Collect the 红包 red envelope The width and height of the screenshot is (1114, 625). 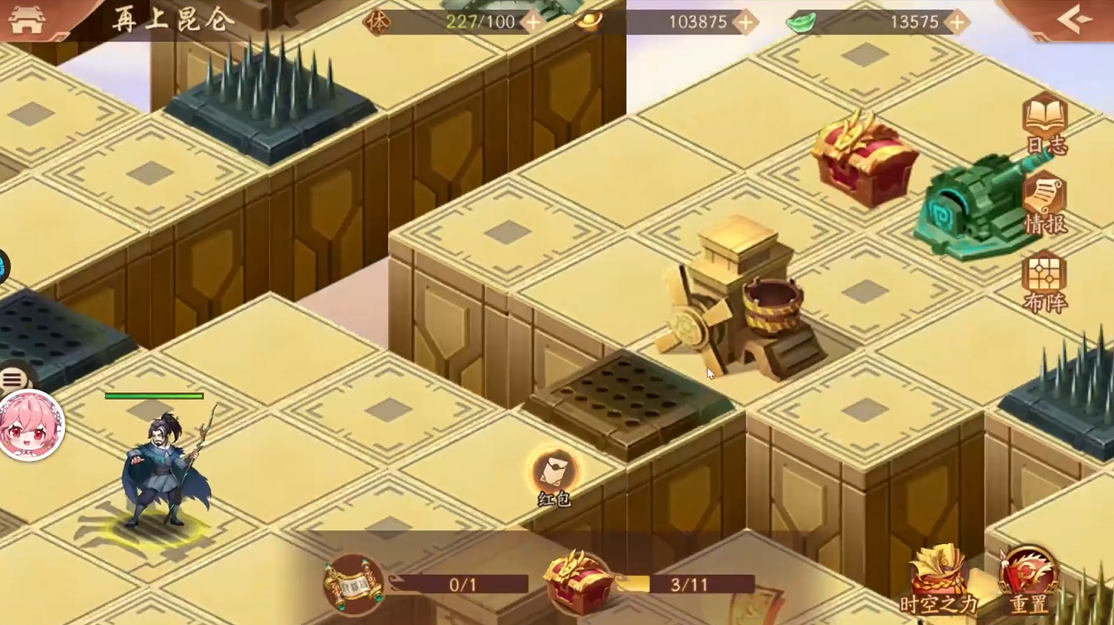click(554, 474)
